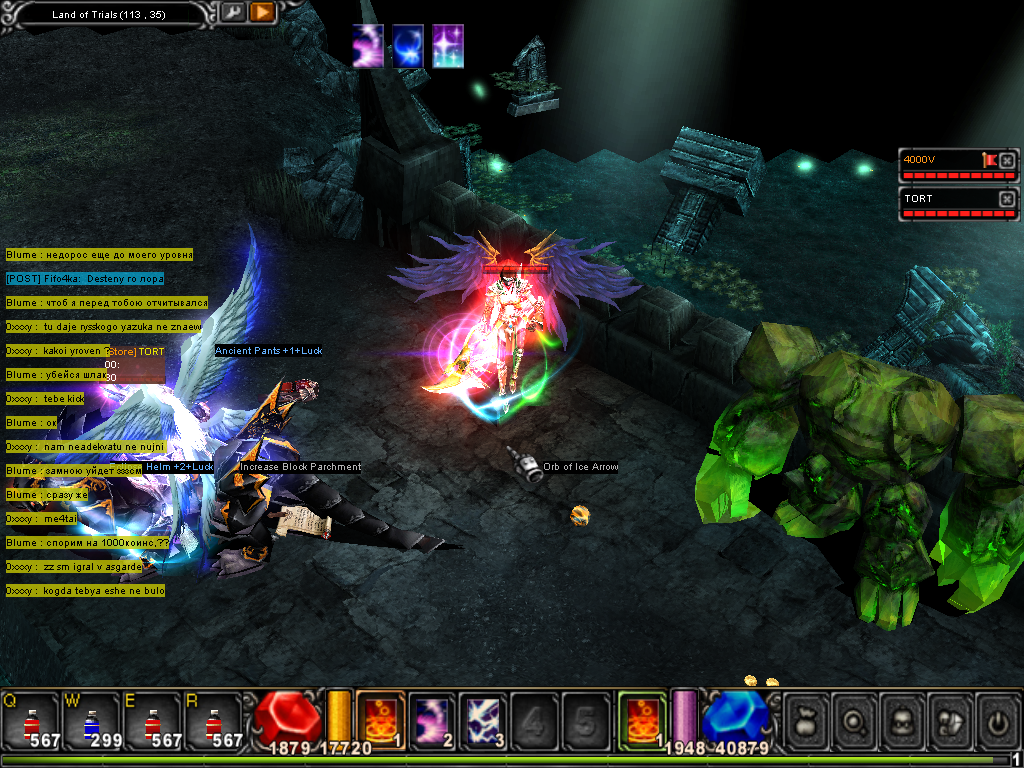Screen dimensions: 1024x768
Task: Select the lightning skill in slot 3
Action: [485, 718]
